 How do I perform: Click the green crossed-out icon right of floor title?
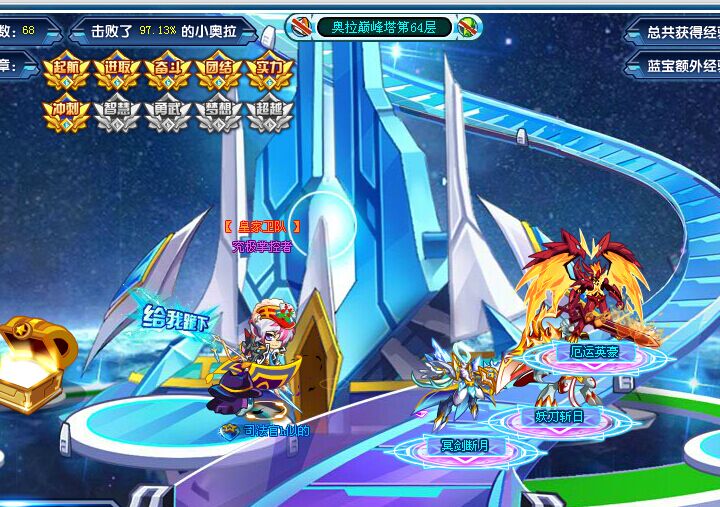[469, 27]
